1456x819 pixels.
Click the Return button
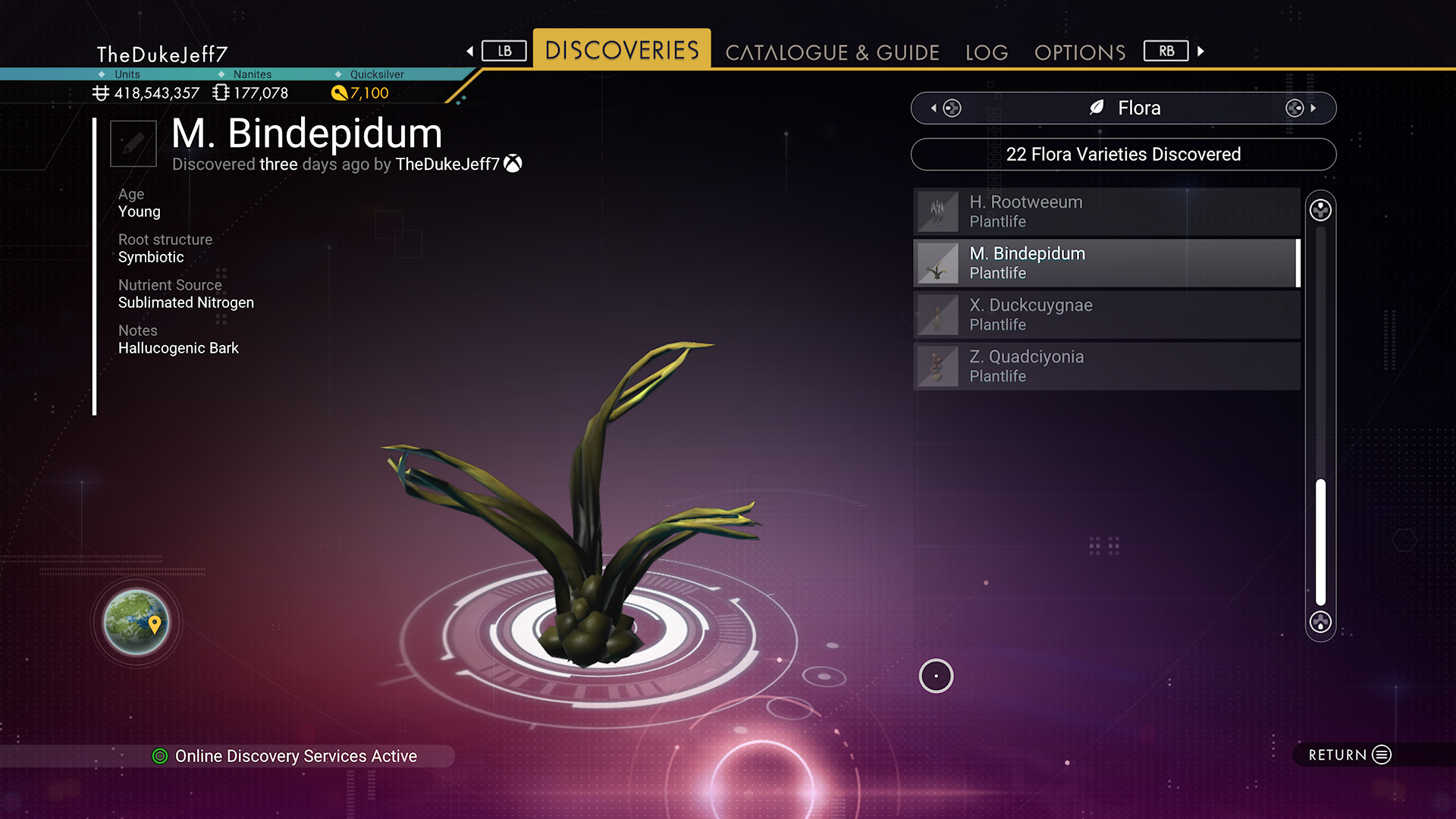tap(1349, 755)
